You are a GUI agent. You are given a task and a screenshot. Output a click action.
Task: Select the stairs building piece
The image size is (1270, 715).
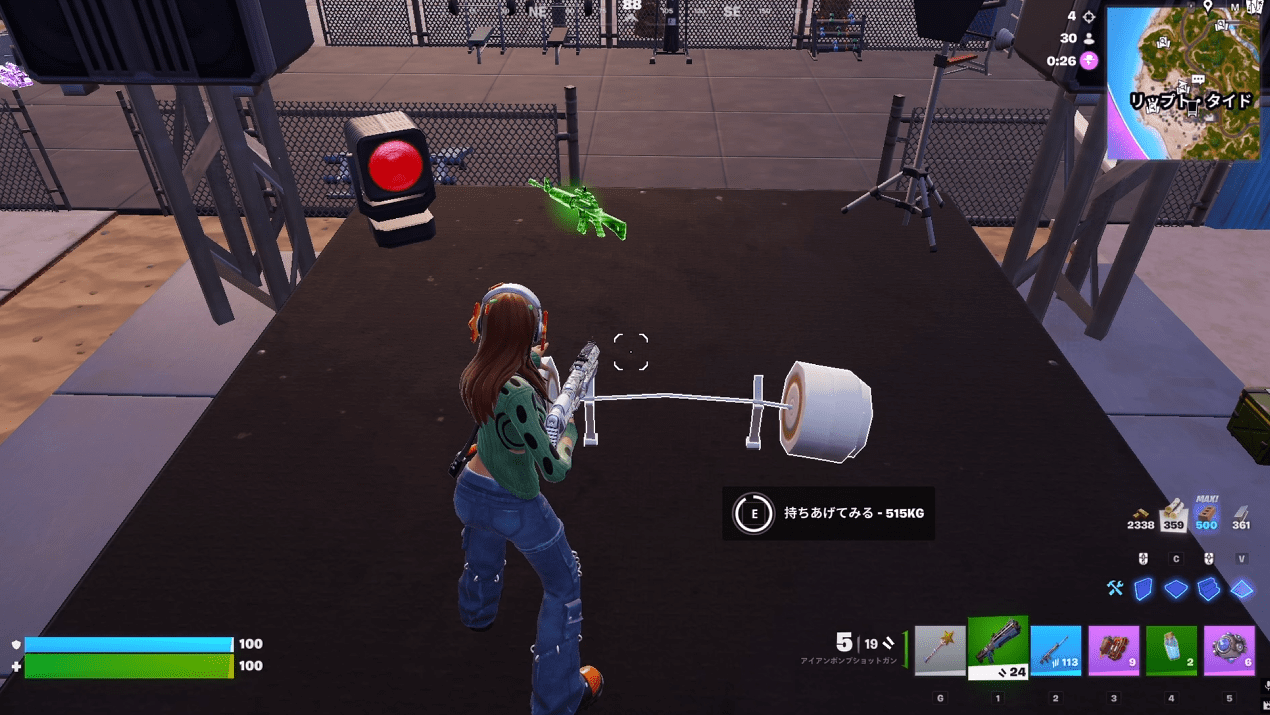[x=1209, y=589]
